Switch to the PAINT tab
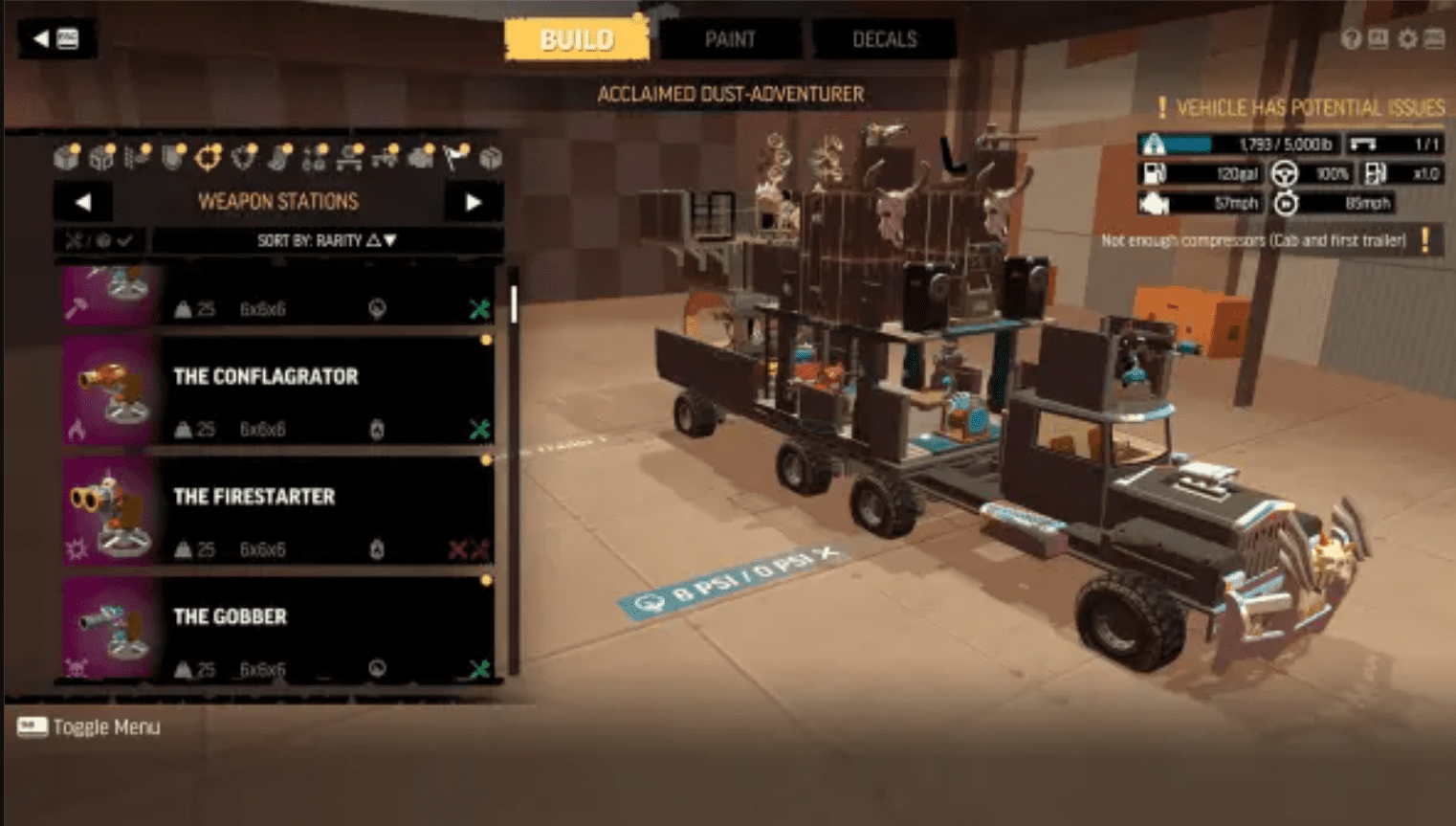Screen dimensions: 1456x826 pyautogui.click(x=731, y=39)
